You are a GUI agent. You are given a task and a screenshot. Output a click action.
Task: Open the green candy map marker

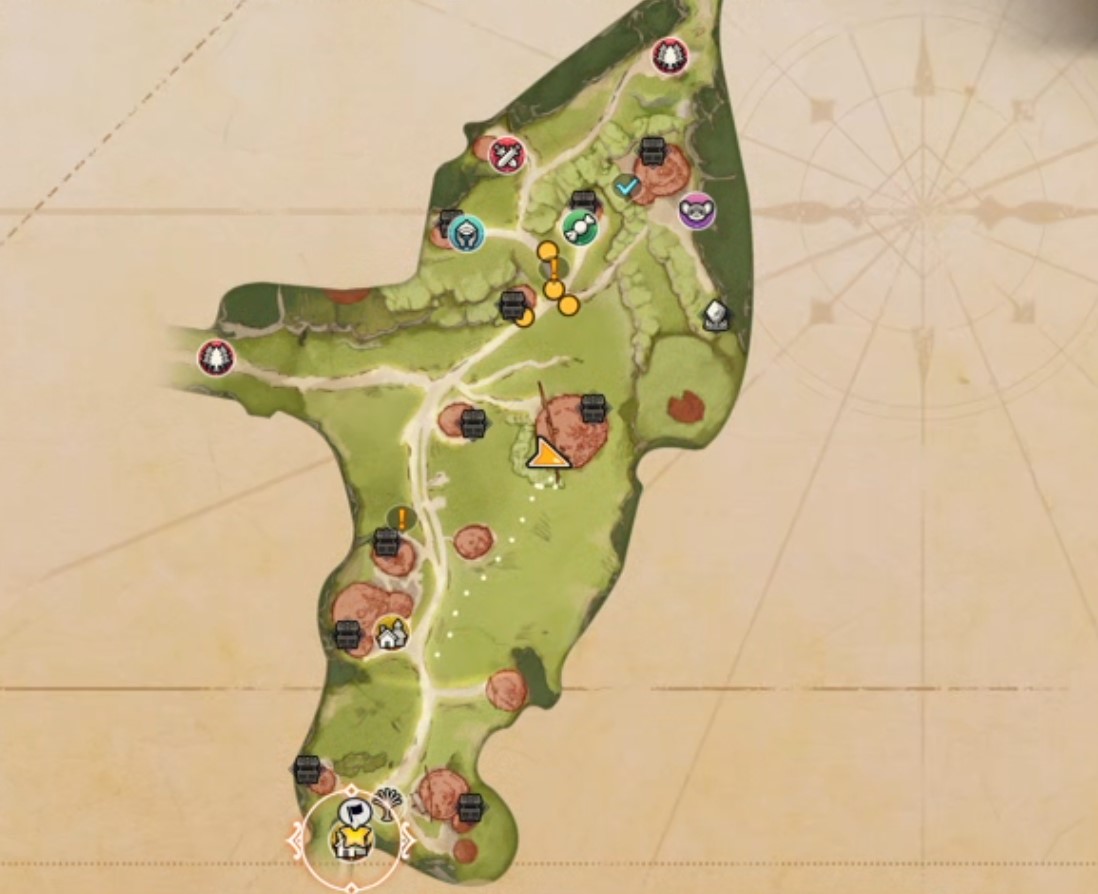pos(577,228)
